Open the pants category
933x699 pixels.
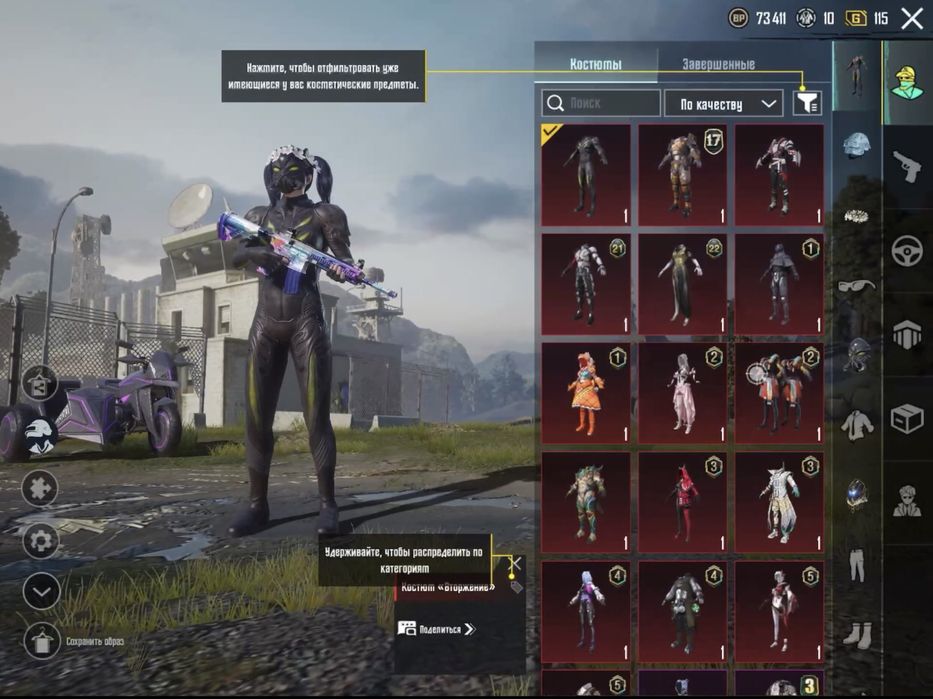pos(857,563)
